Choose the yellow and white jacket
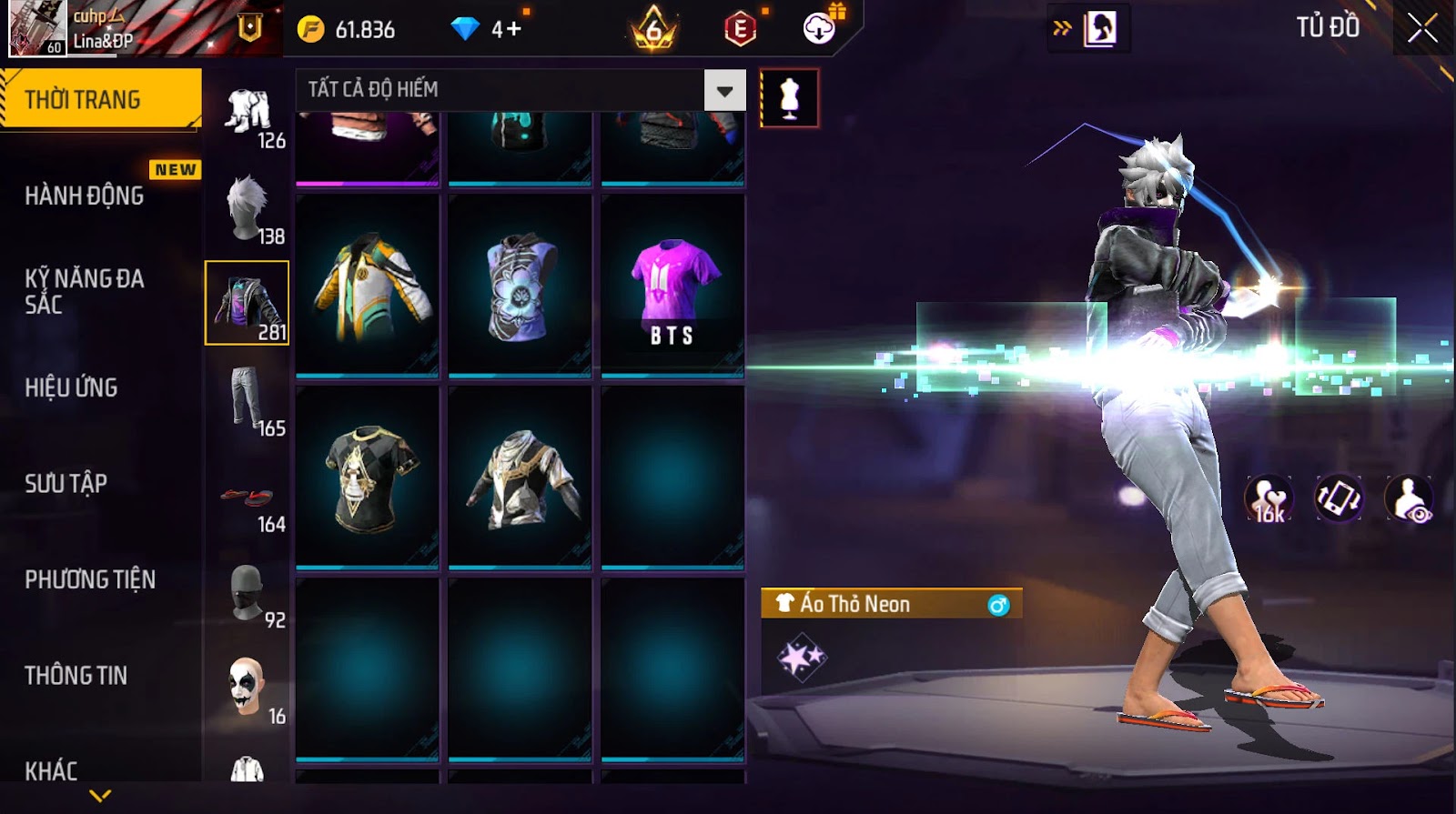This screenshot has height=814, width=1456. pyautogui.click(x=368, y=285)
